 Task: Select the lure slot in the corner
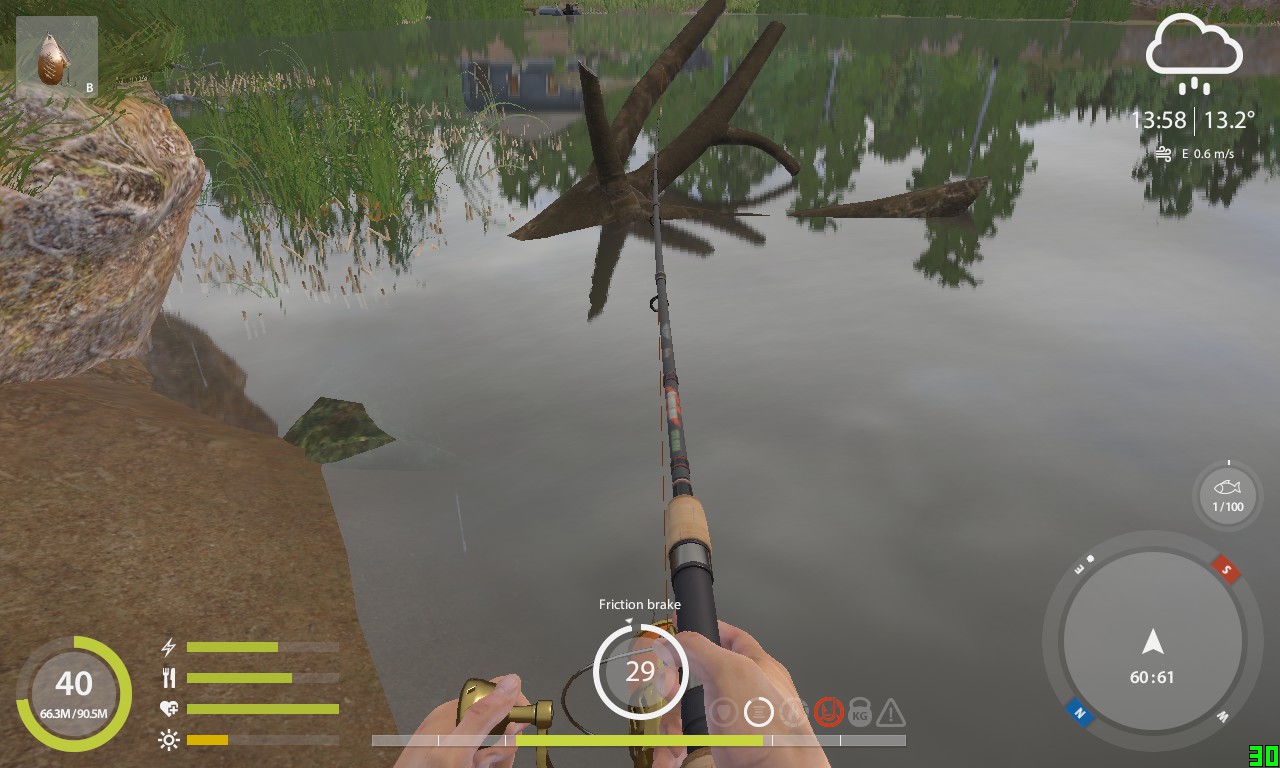point(56,59)
